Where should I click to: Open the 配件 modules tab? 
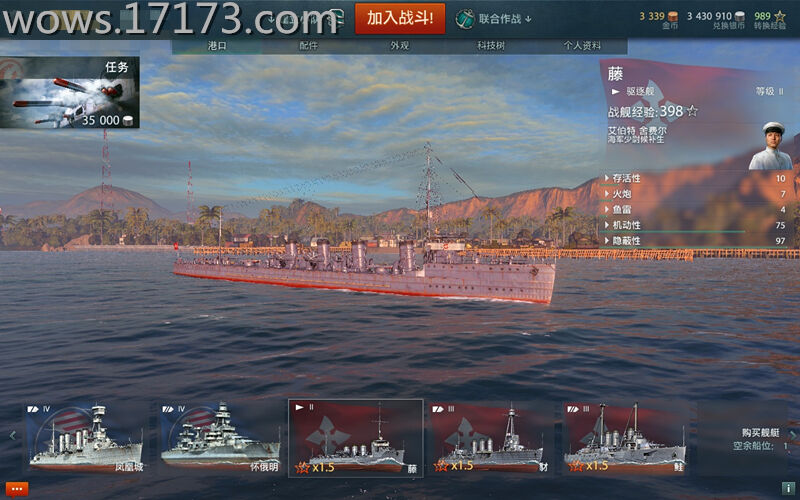[x=308, y=45]
